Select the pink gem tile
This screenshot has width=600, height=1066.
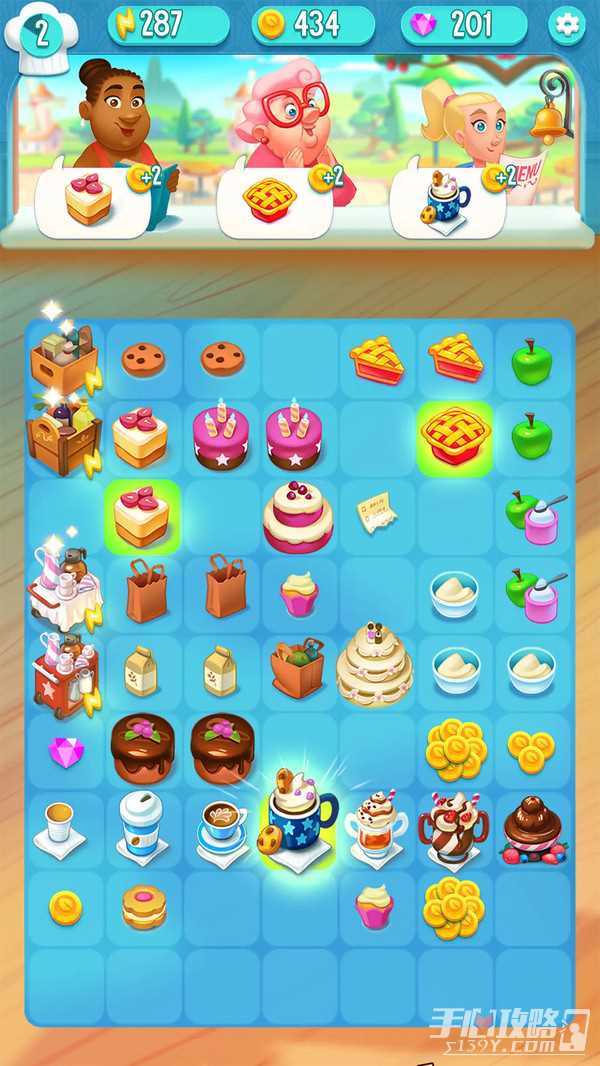(x=65, y=751)
